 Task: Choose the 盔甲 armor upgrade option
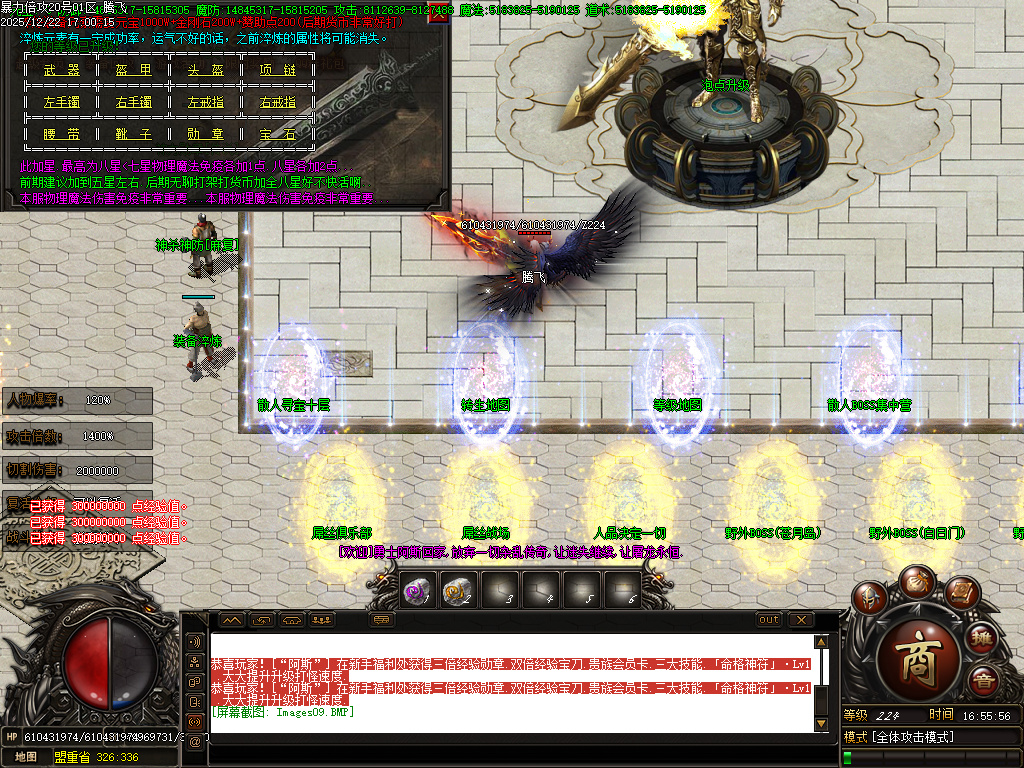(x=133, y=70)
